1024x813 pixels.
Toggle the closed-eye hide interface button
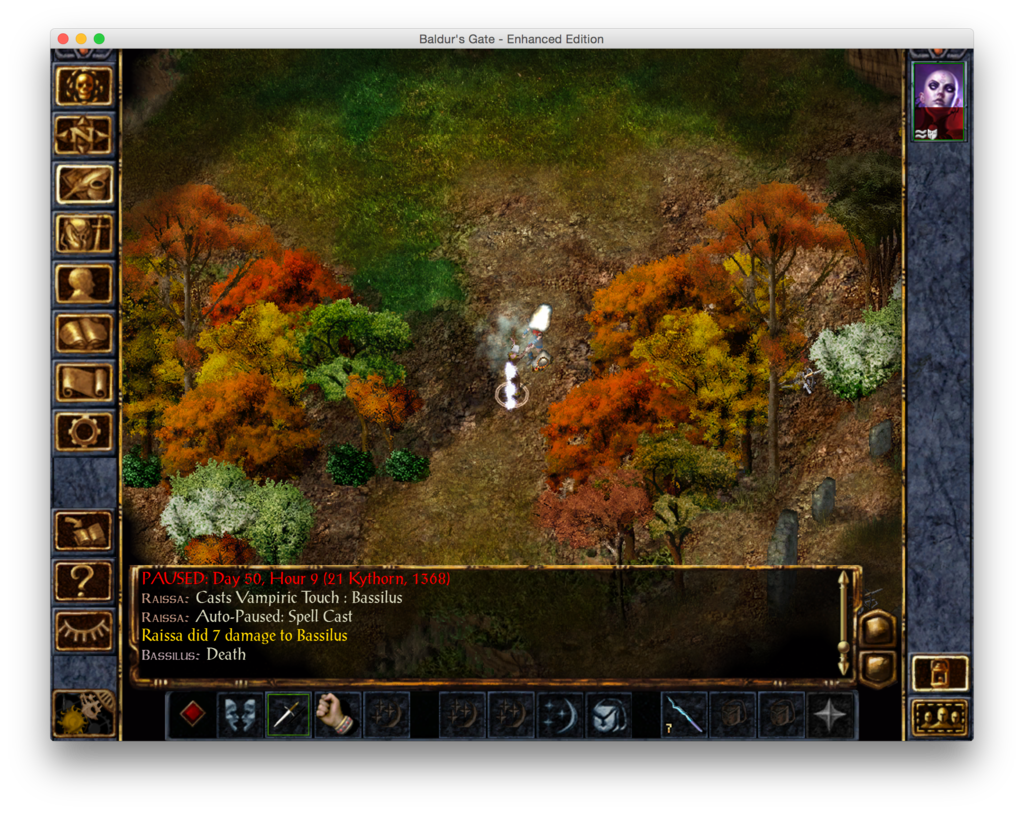click(84, 630)
